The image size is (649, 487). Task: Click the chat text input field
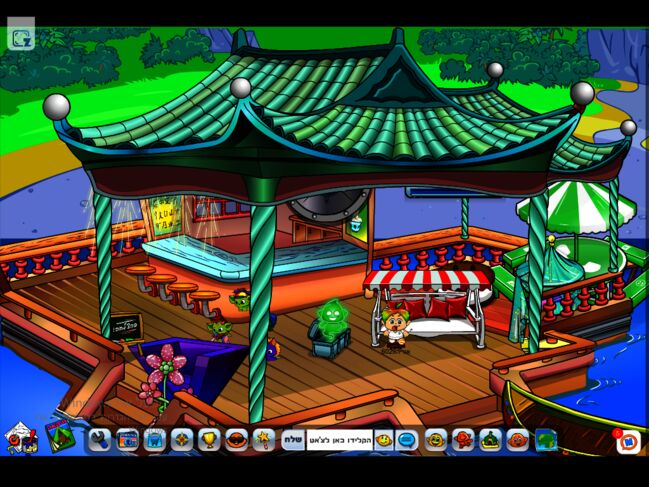[339, 439]
